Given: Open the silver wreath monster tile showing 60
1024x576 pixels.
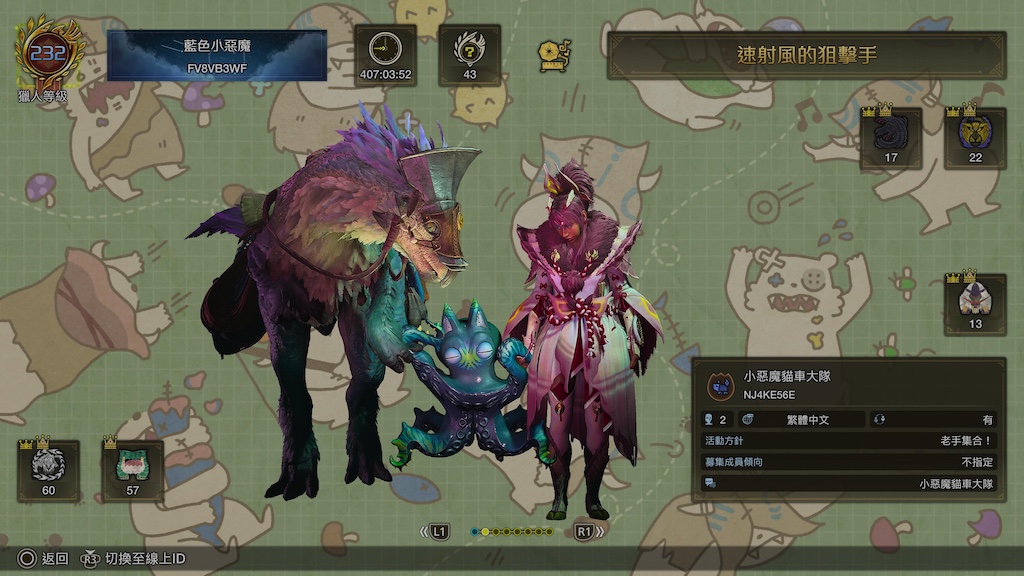Looking at the screenshot, I should click(48, 470).
